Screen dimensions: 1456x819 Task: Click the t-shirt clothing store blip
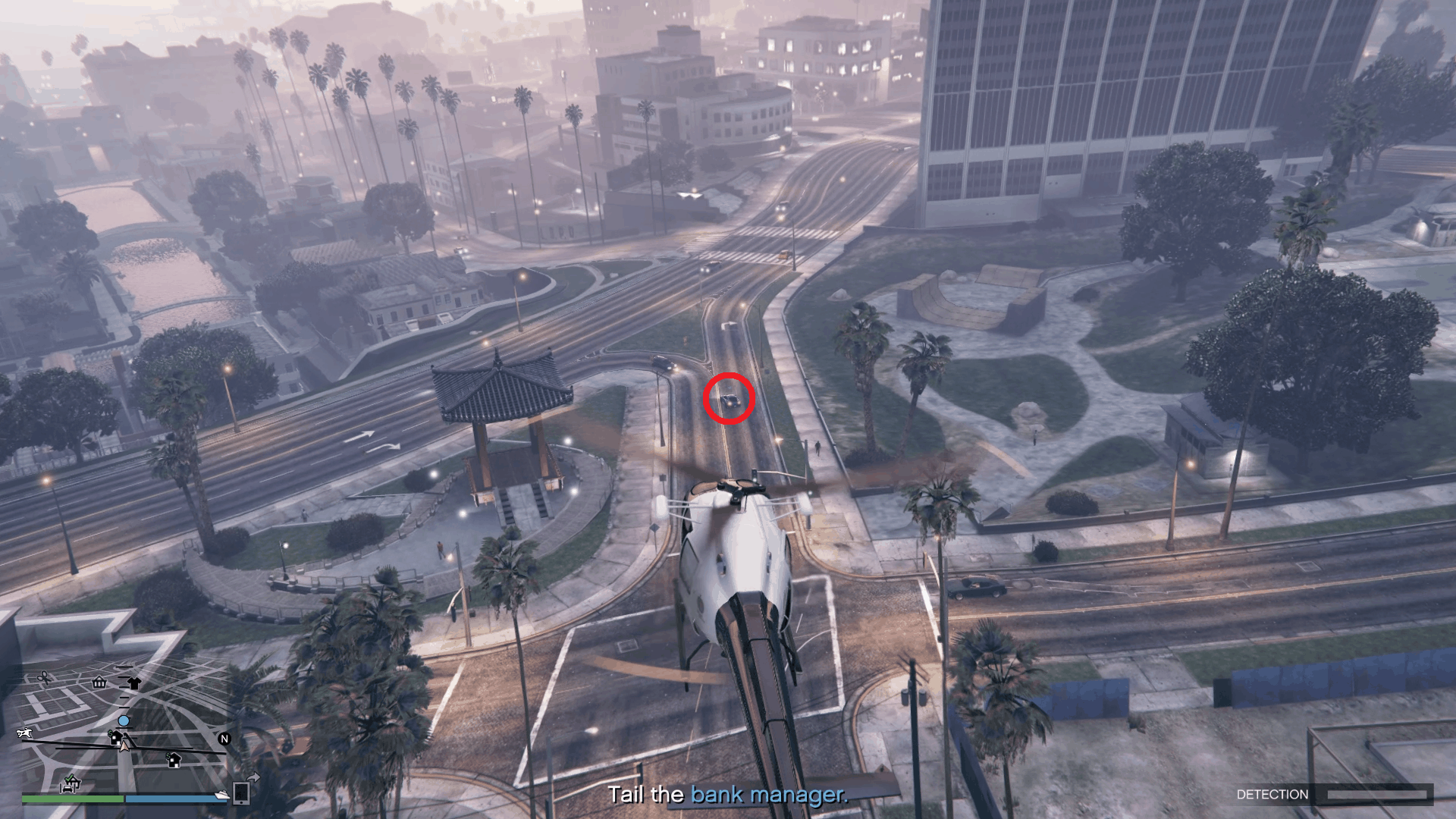[135, 682]
